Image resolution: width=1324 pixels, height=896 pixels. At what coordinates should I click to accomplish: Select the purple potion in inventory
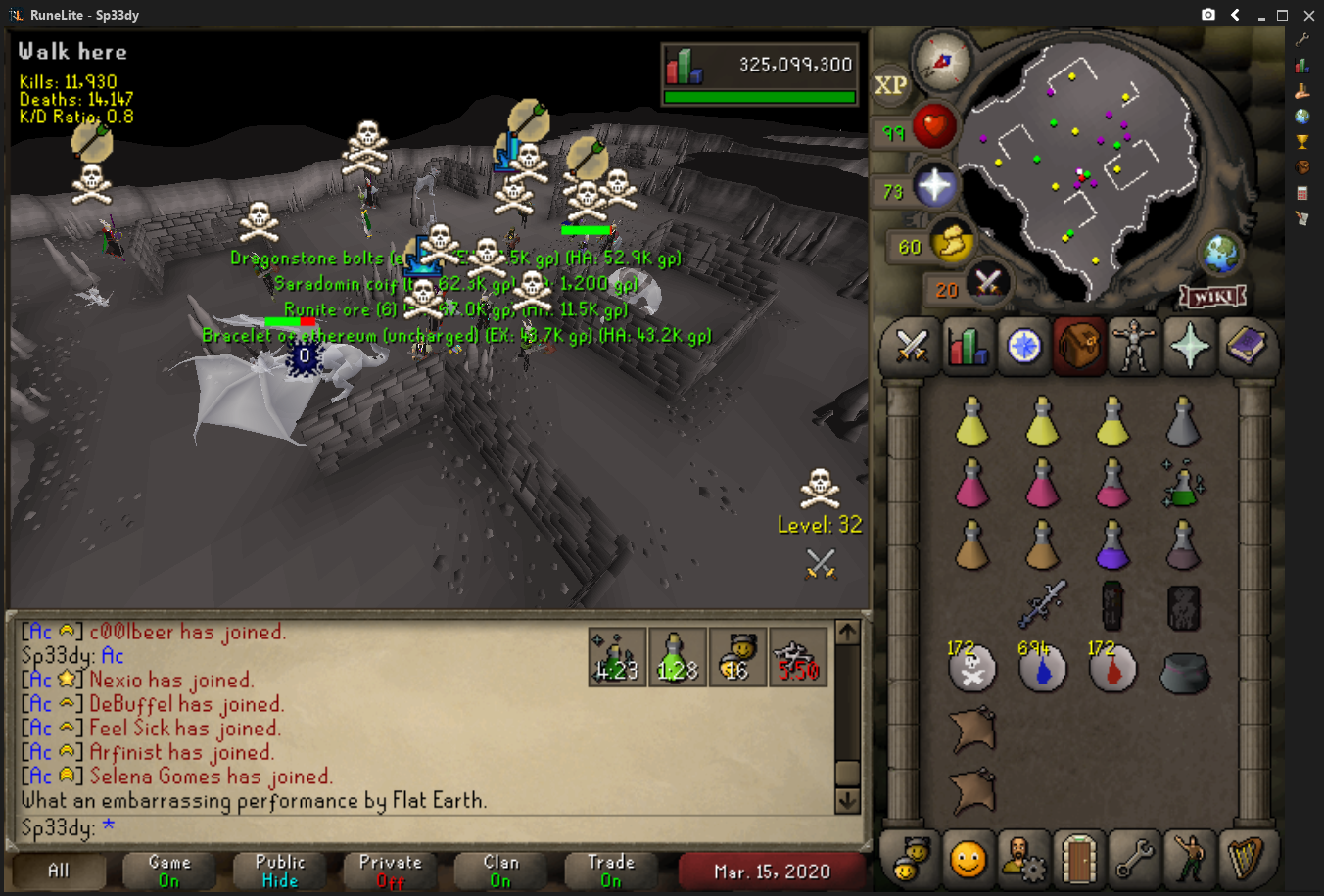(x=1112, y=545)
